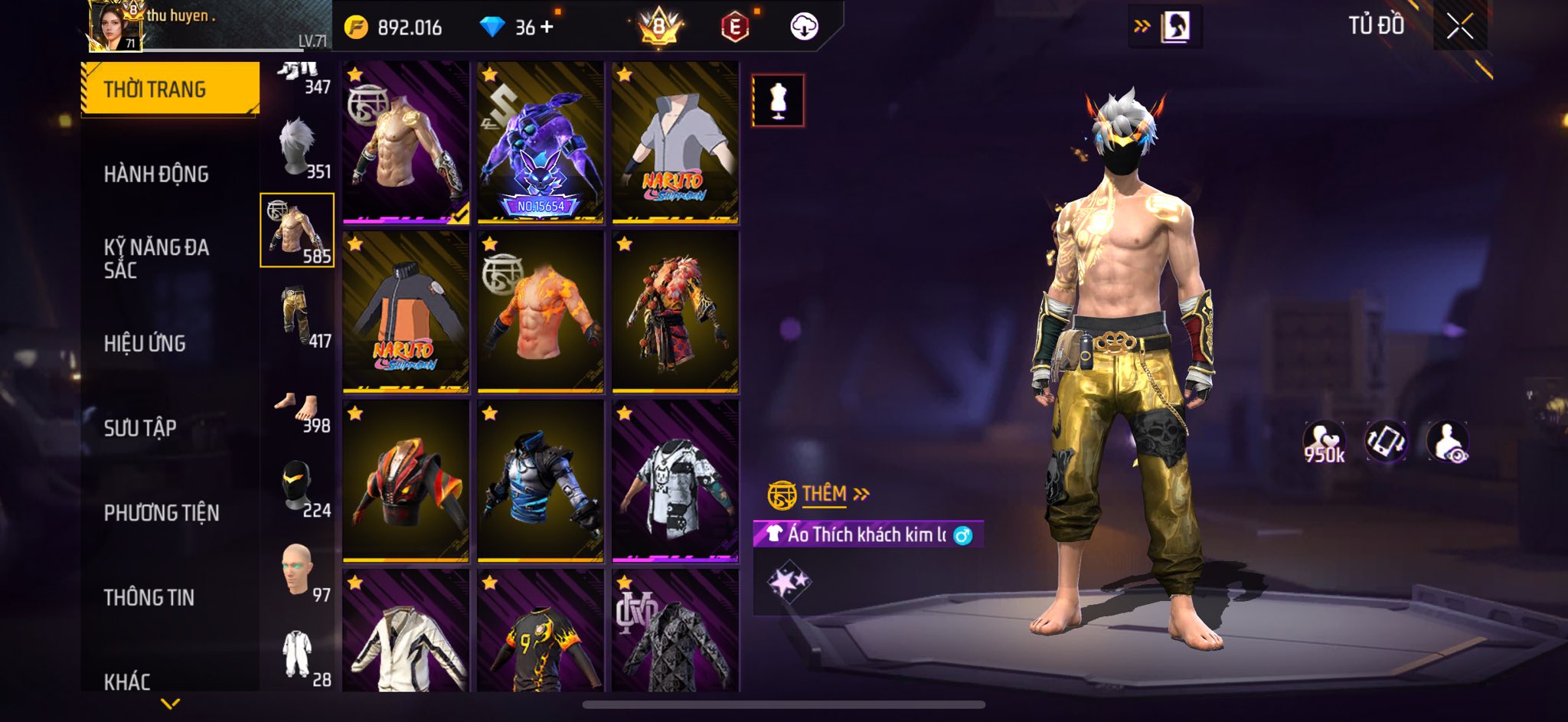Close the wardrobe with the X button

point(1459,28)
